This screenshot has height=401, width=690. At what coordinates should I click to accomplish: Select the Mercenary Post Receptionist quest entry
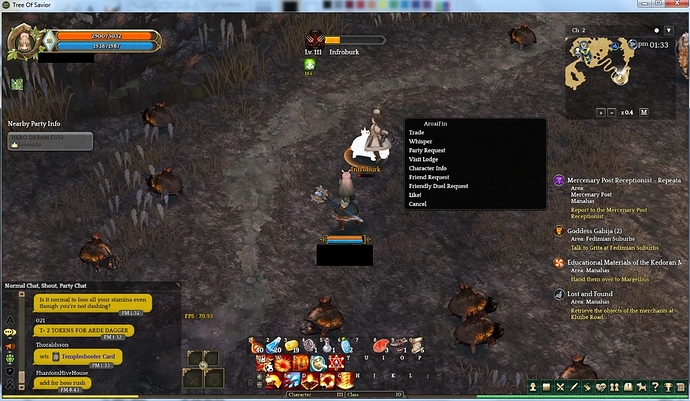point(618,181)
